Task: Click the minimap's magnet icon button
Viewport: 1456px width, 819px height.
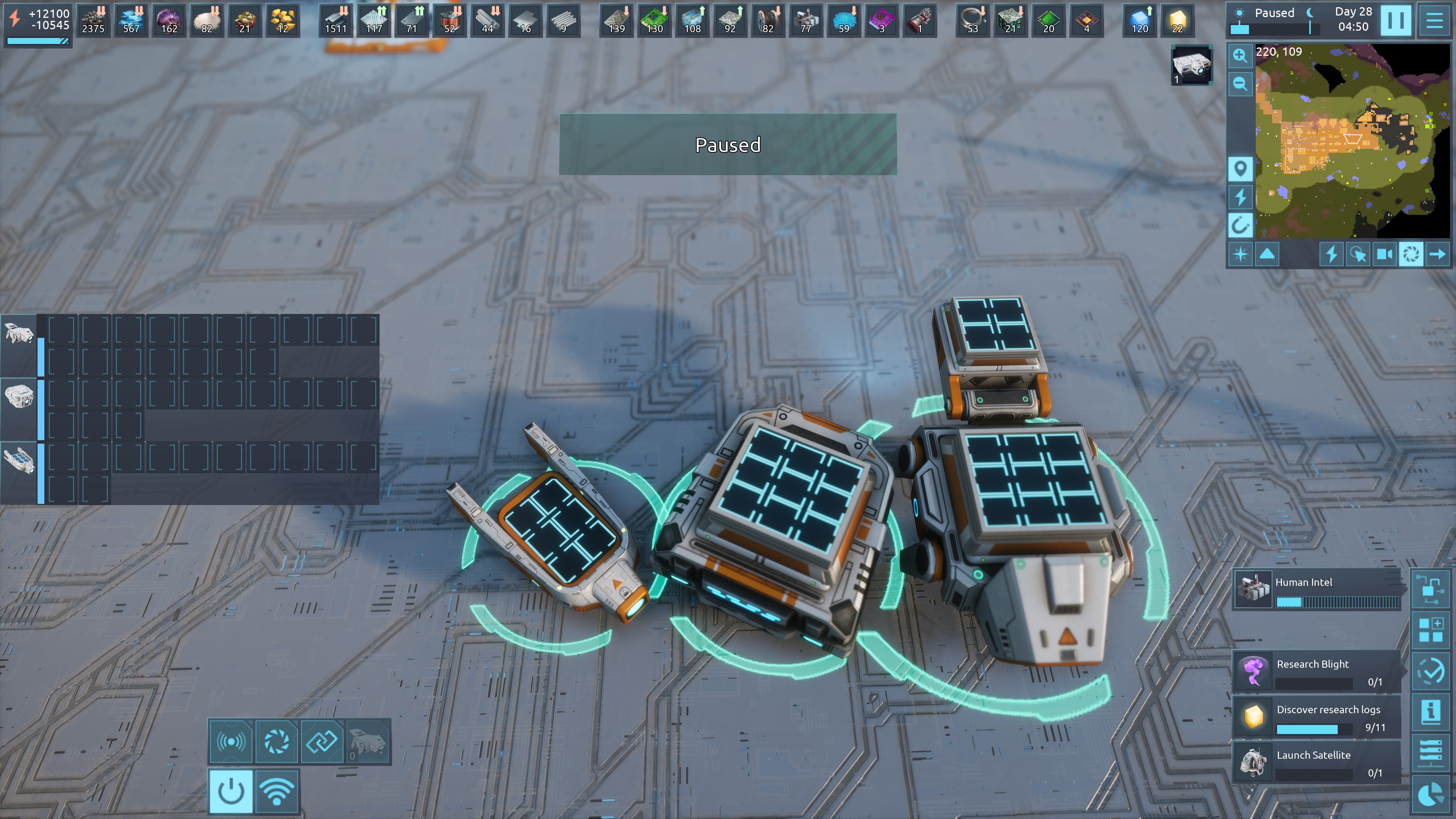Action: (x=1240, y=226)
